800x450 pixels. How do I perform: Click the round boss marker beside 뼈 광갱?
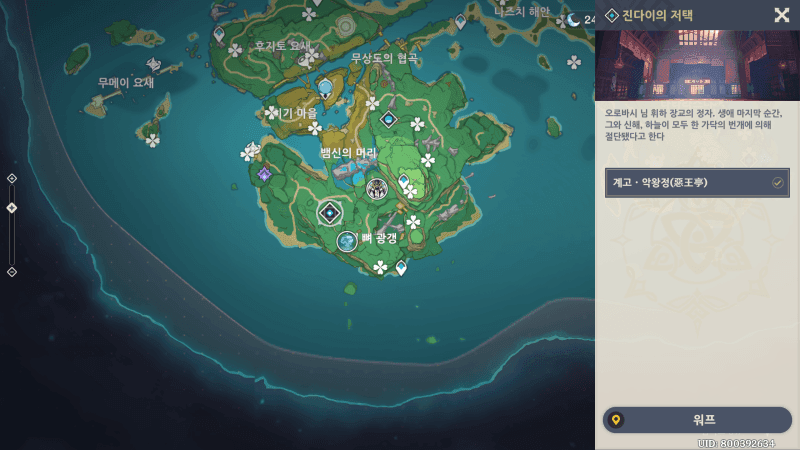[x=347, y=241]
